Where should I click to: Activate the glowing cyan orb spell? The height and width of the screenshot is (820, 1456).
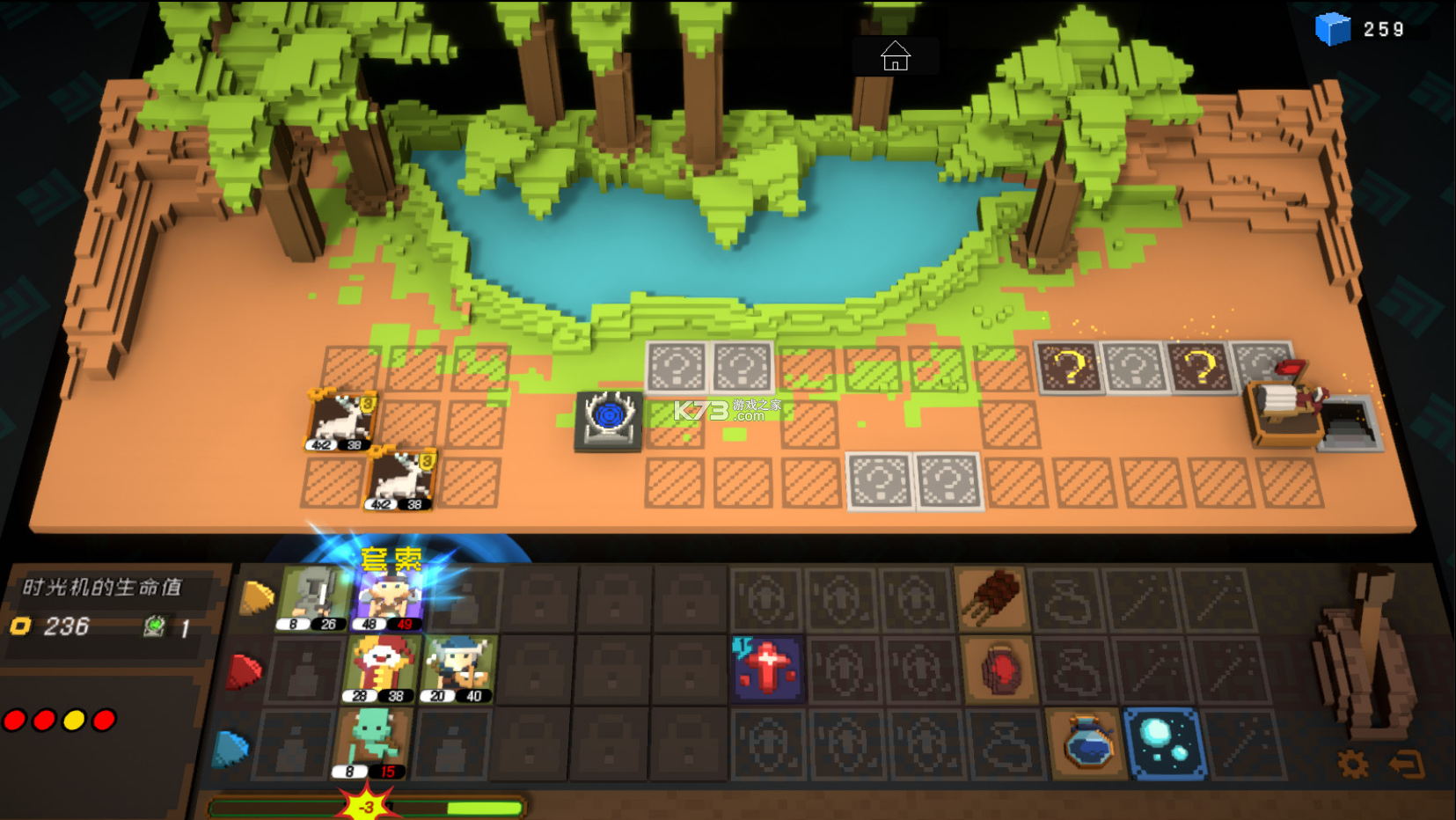1165,743
